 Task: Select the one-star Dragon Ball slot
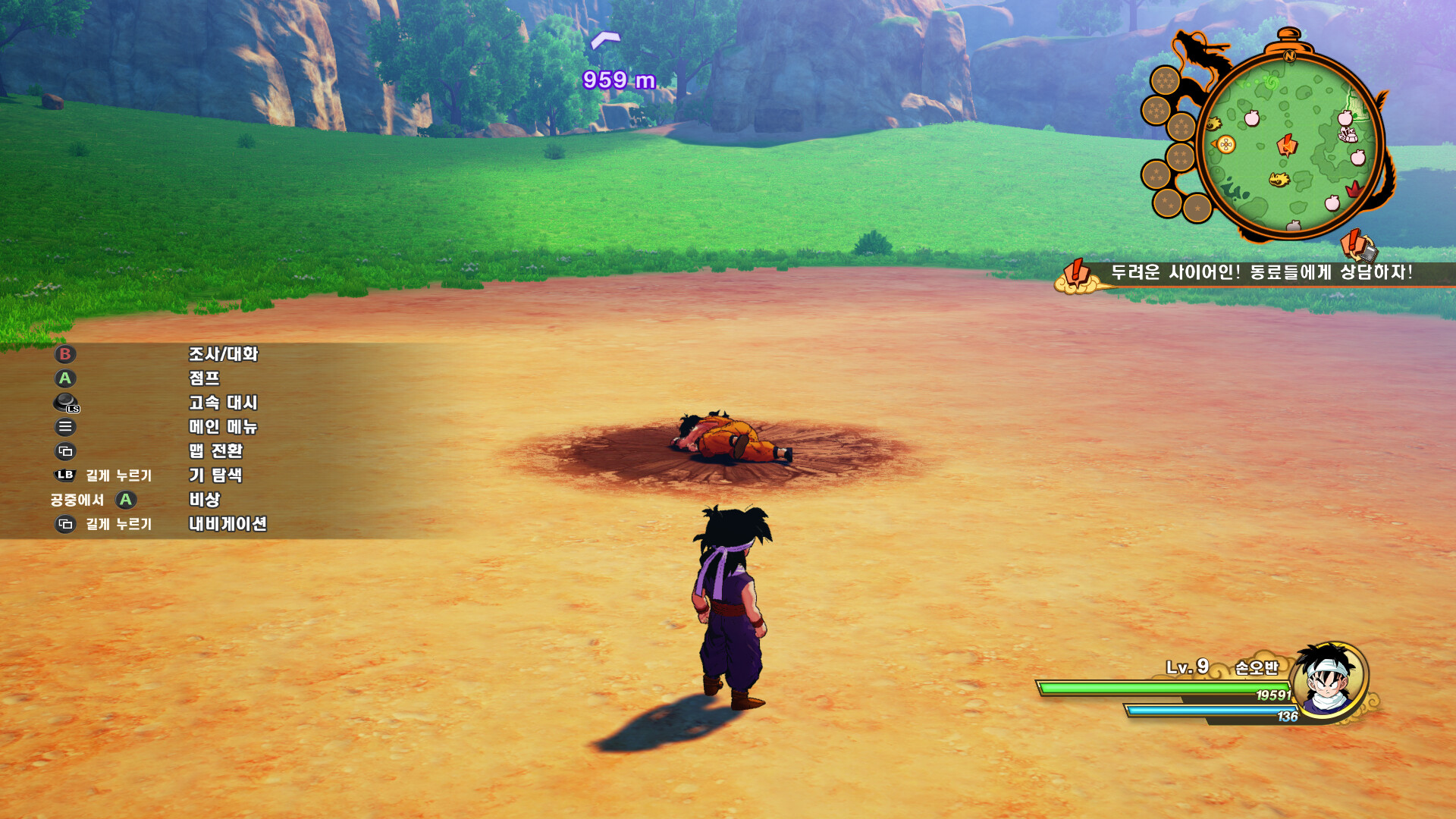(x=1197, y=208)
